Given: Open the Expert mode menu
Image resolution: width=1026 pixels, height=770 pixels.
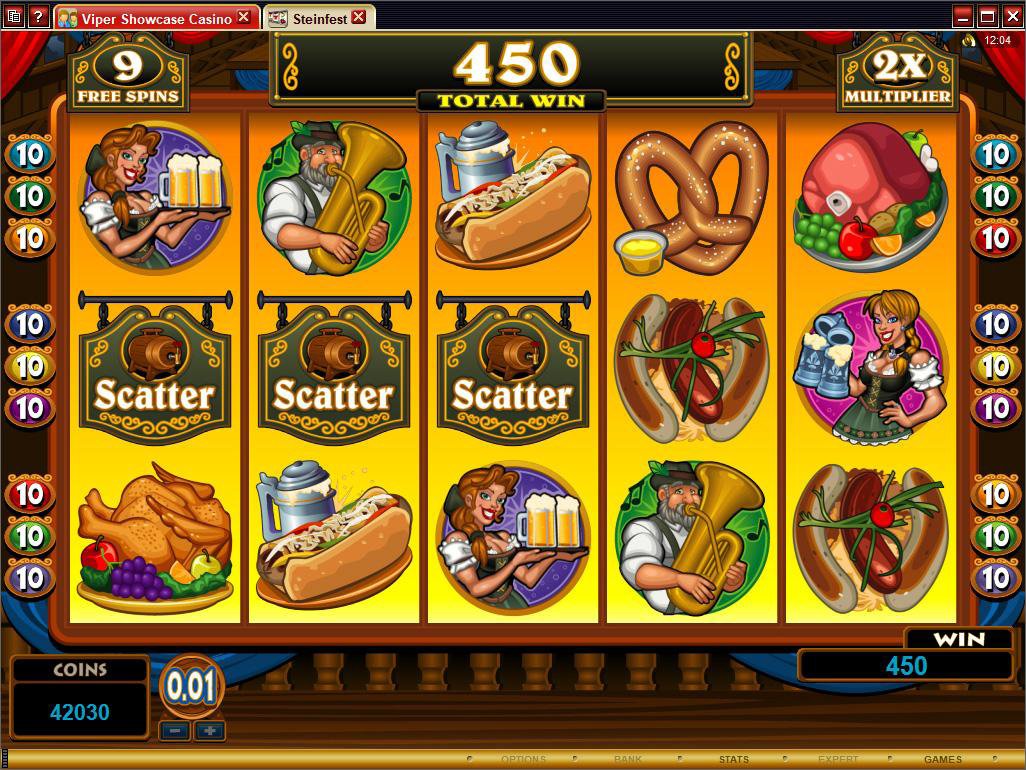Looking at the screenshot, I should click(838, 760).
